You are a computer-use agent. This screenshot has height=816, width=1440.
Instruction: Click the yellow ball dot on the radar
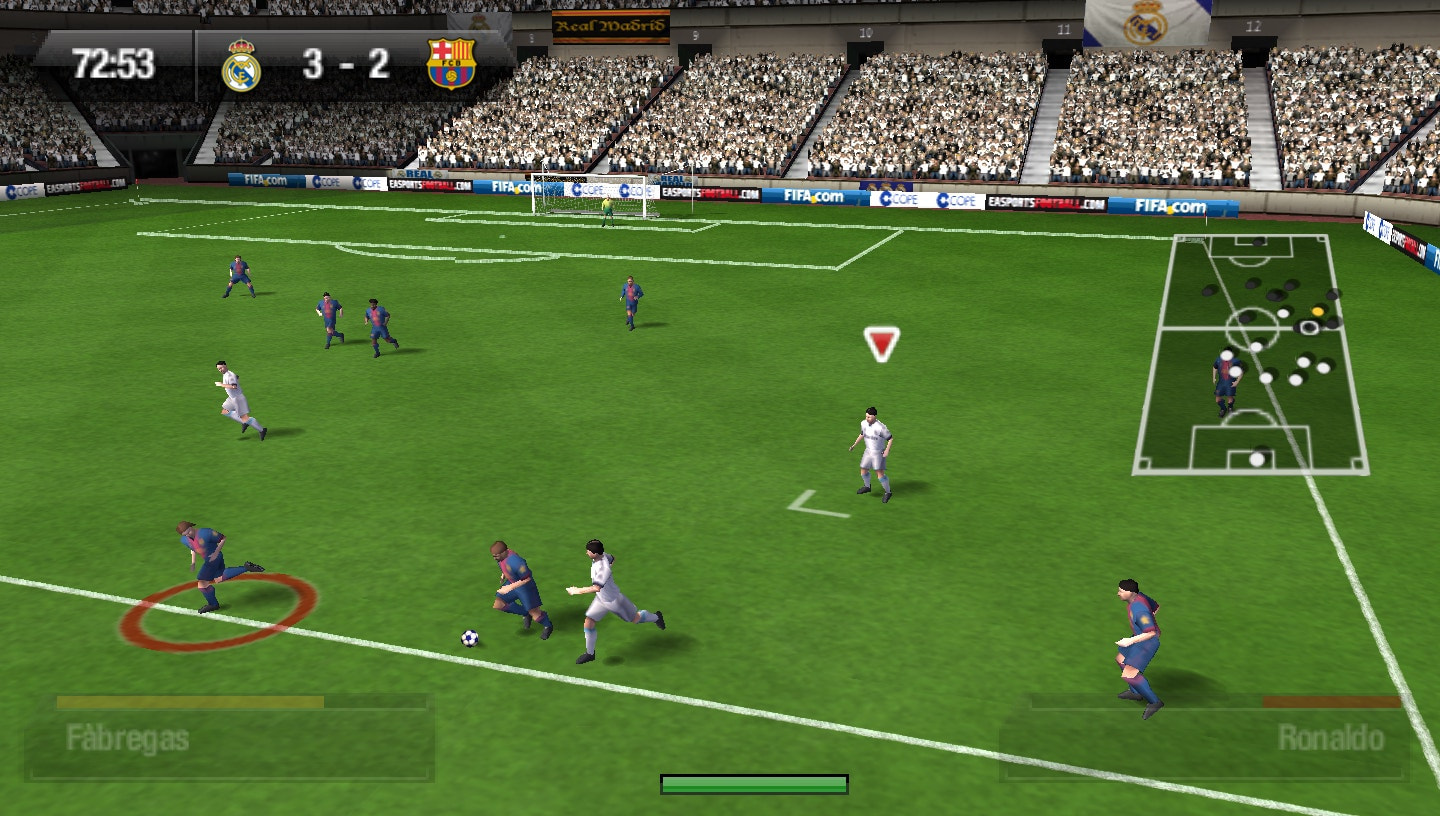(1318, 311)
